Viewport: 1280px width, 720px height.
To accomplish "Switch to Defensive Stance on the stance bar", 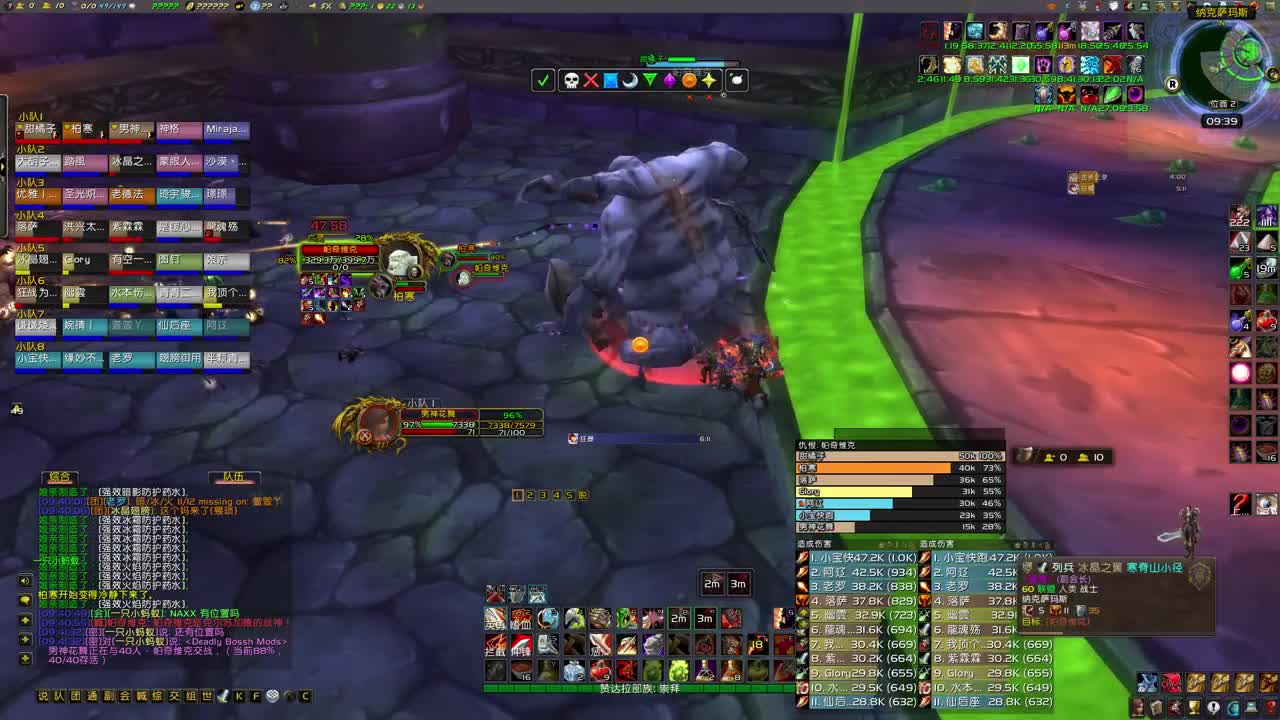I will (515, 595).
